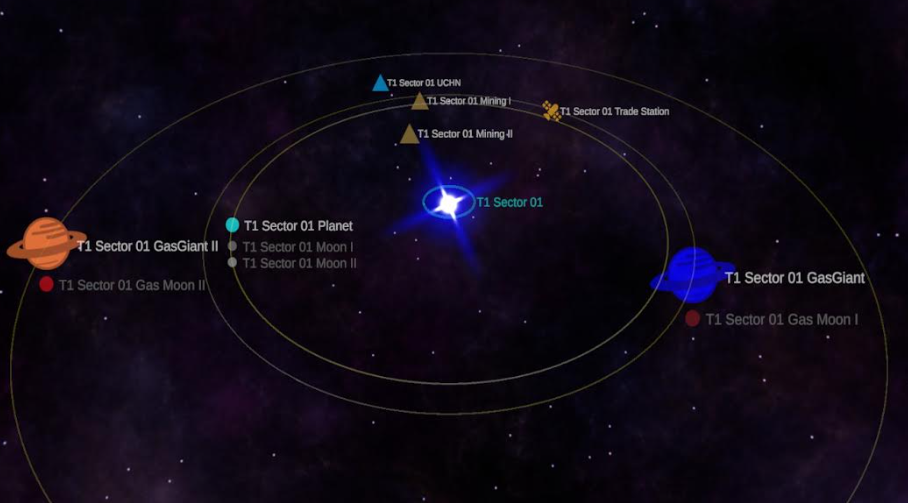The image size is (908, 503).
Task: Click the T1 Sector 01 Gas Moon II
Action: point(46,285)
